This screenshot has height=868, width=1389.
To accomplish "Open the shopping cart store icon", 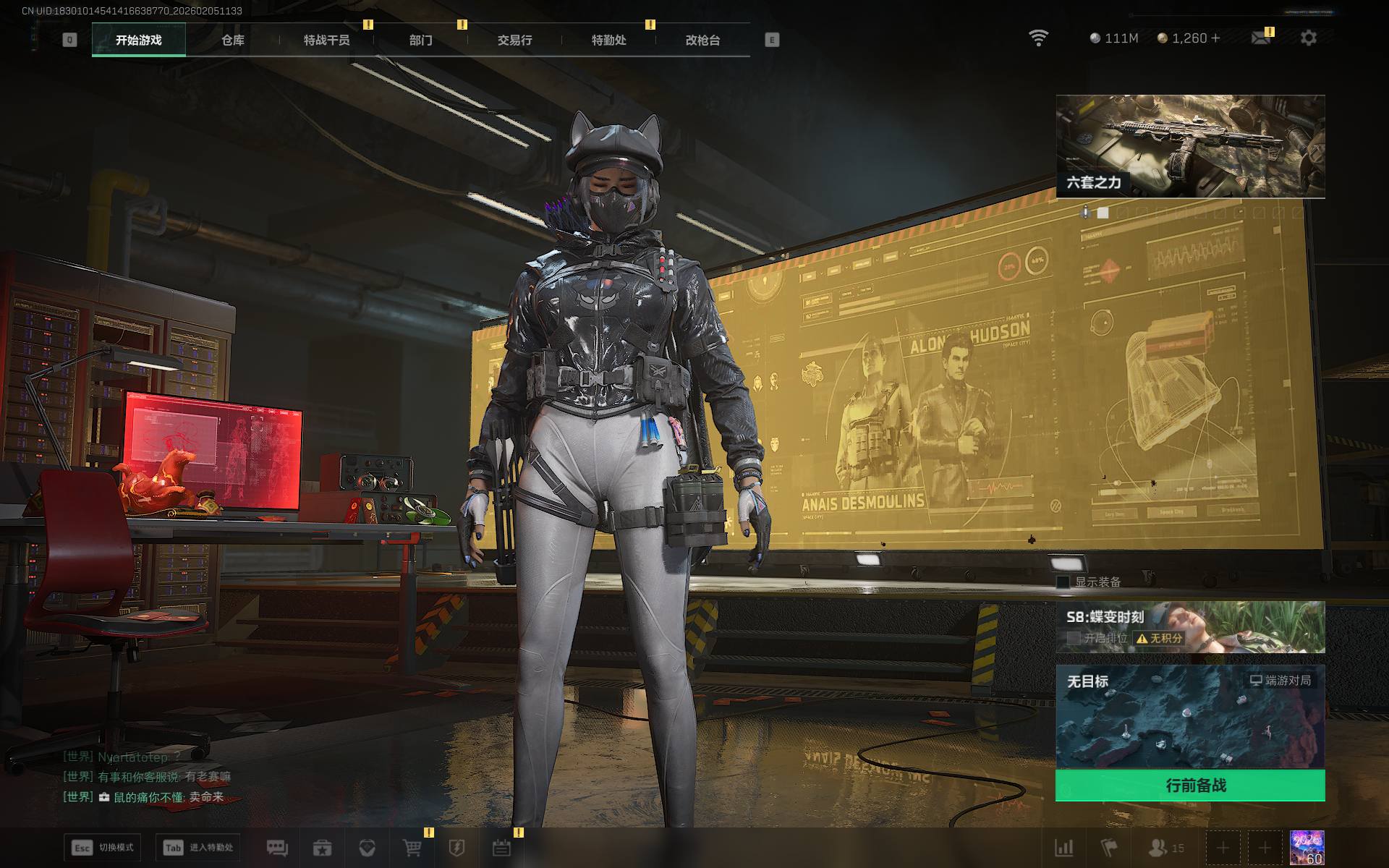I will coord(412,848).
